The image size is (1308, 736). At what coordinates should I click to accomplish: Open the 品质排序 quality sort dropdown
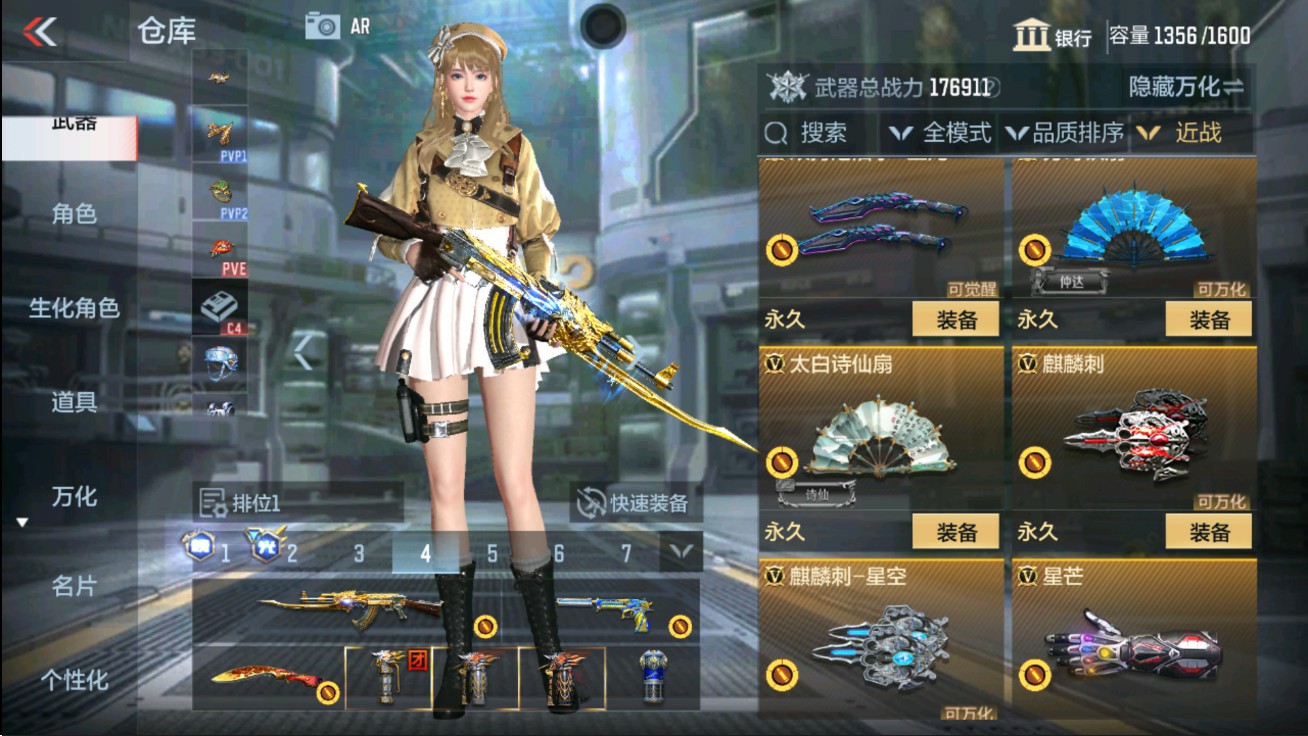(x=1079, y=133)
